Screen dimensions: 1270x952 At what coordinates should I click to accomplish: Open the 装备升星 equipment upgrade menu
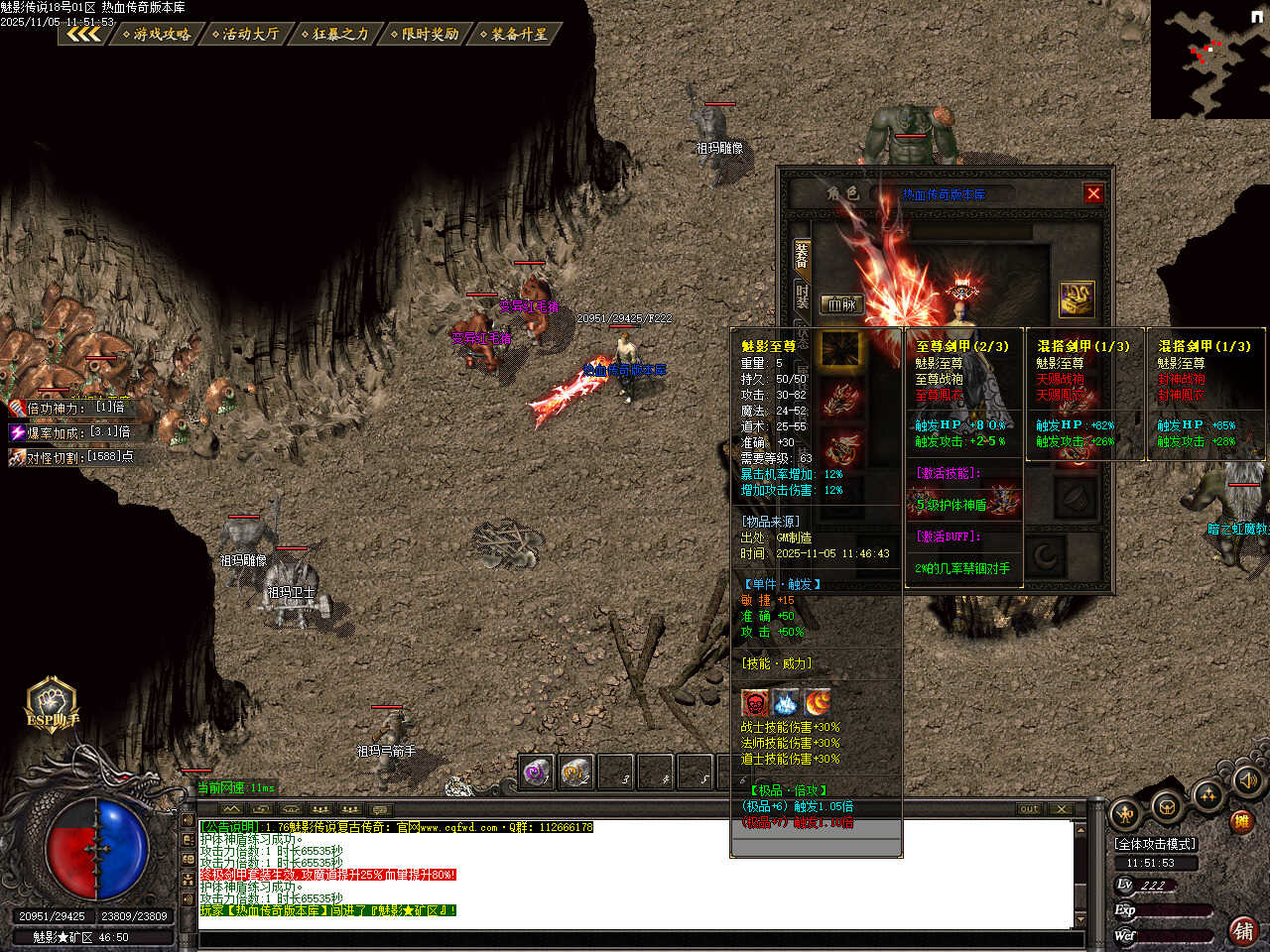coord(516,34)
